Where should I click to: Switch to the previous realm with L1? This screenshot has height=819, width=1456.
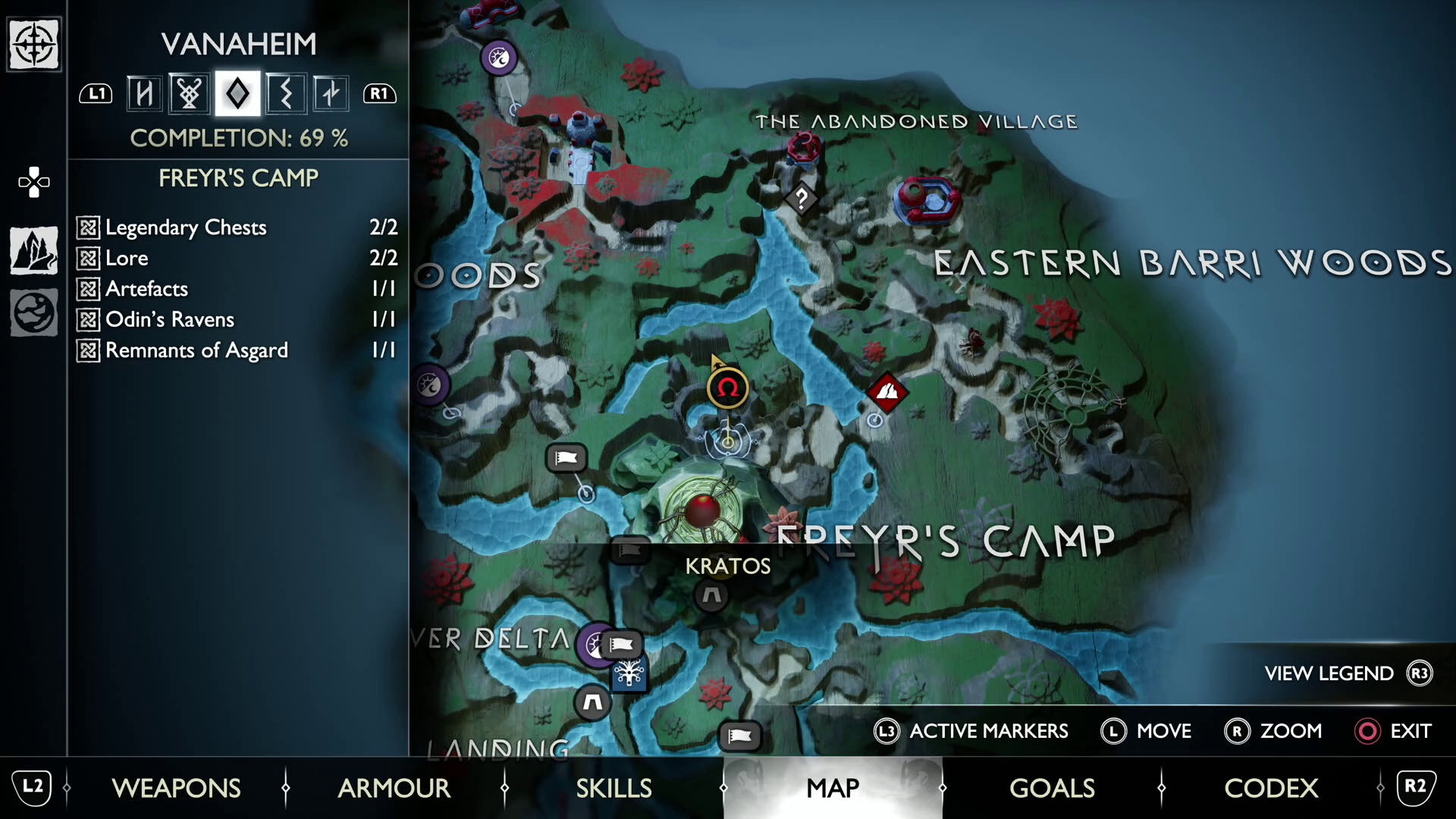pyautogui.click(x=95, y=93)
